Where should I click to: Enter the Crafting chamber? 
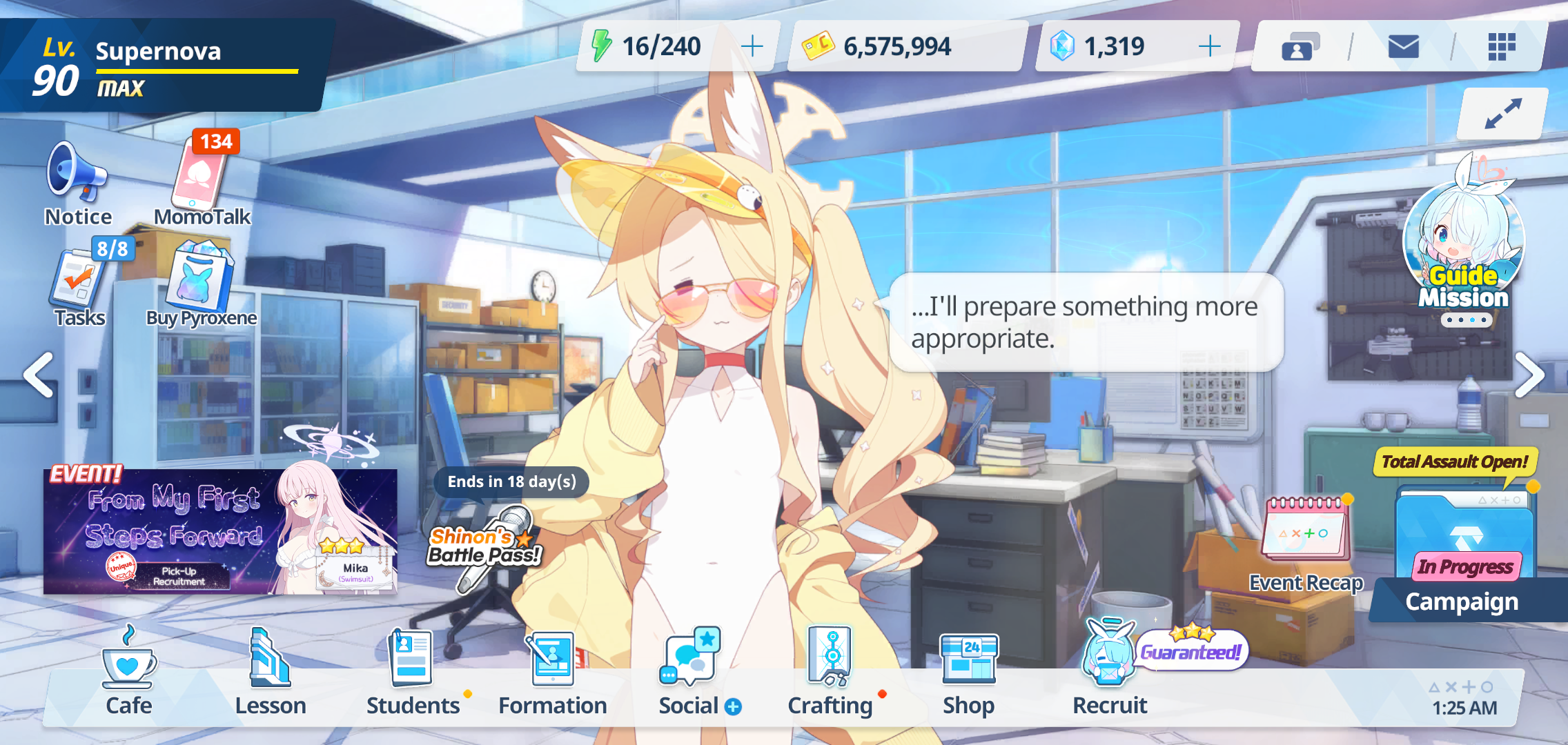click(830, 673)
